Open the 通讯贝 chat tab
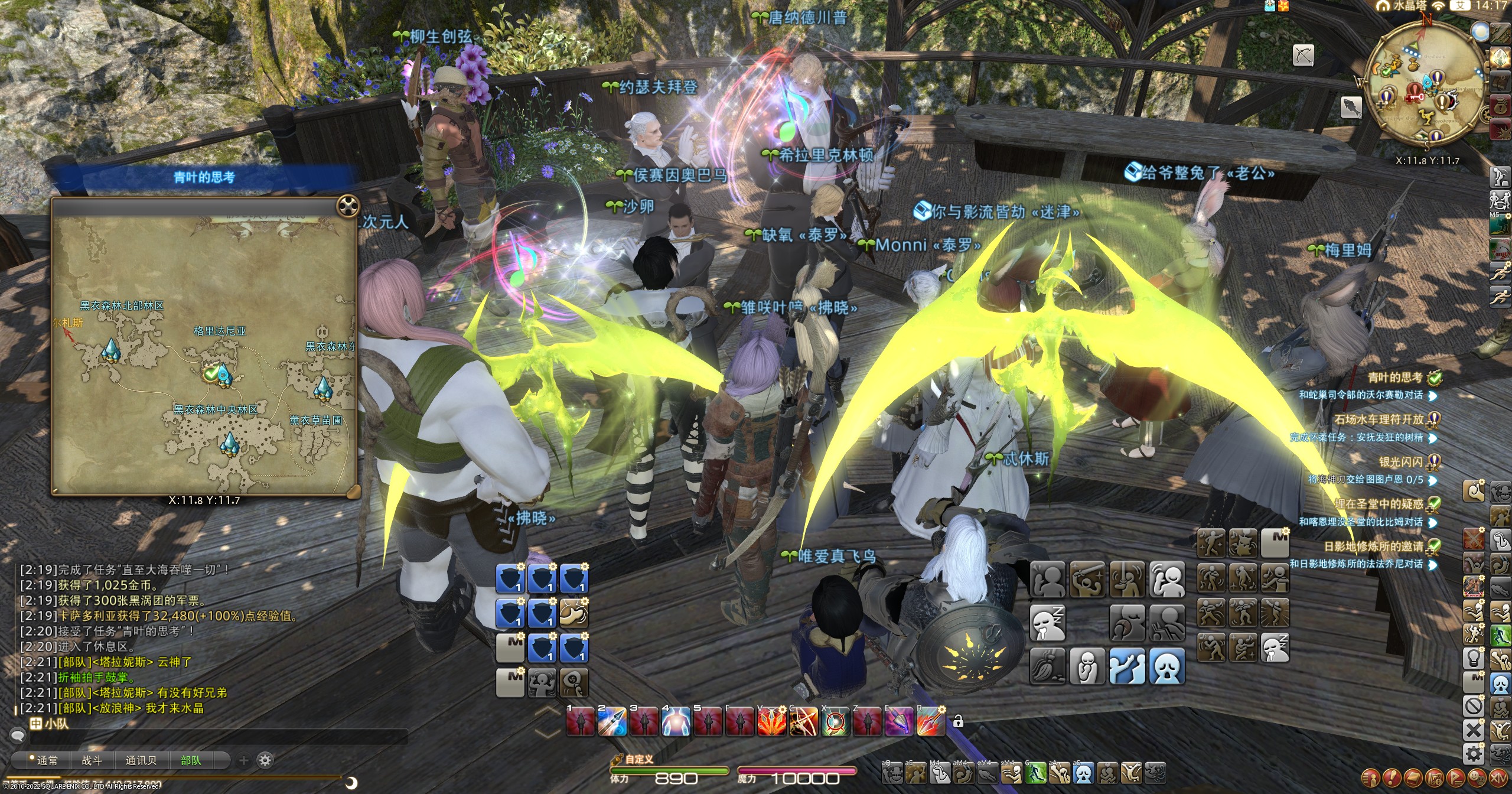 [141, 760]
